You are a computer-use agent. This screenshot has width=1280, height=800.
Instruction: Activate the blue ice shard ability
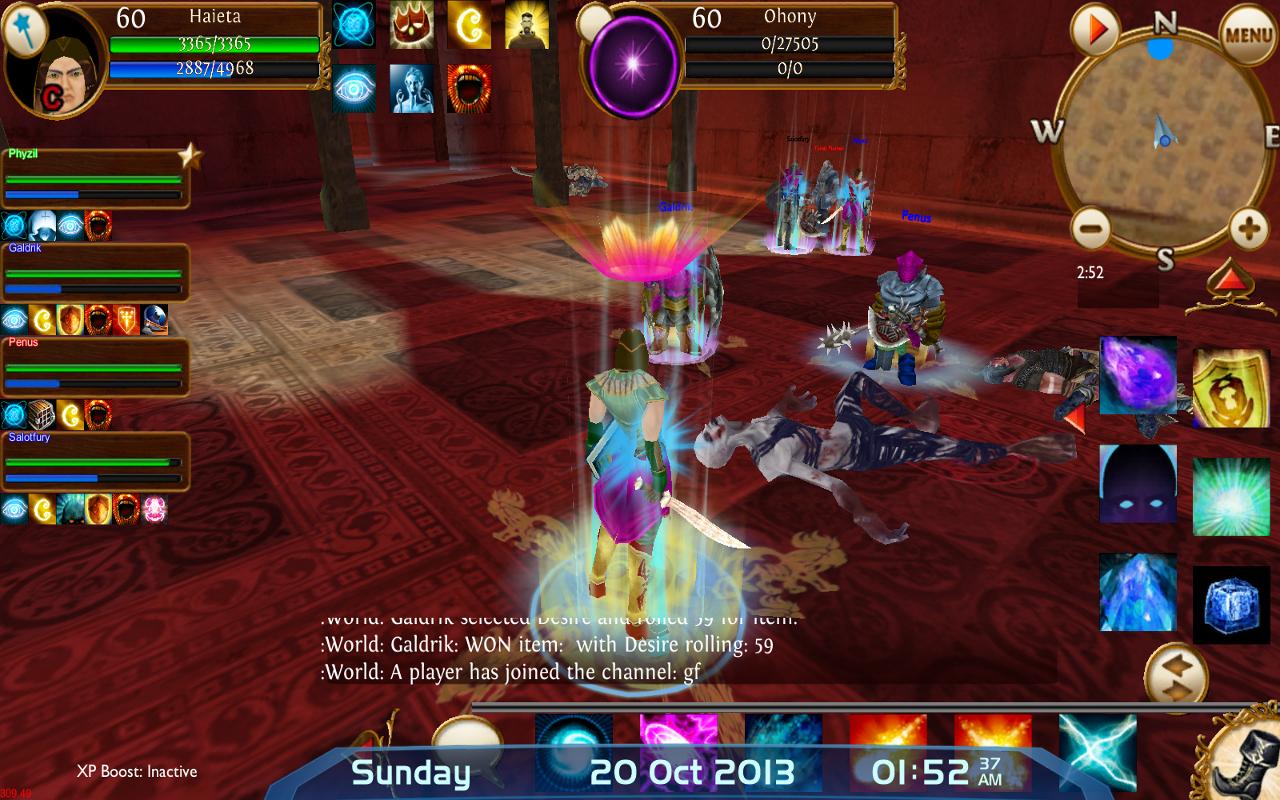tap(1138, 592)
